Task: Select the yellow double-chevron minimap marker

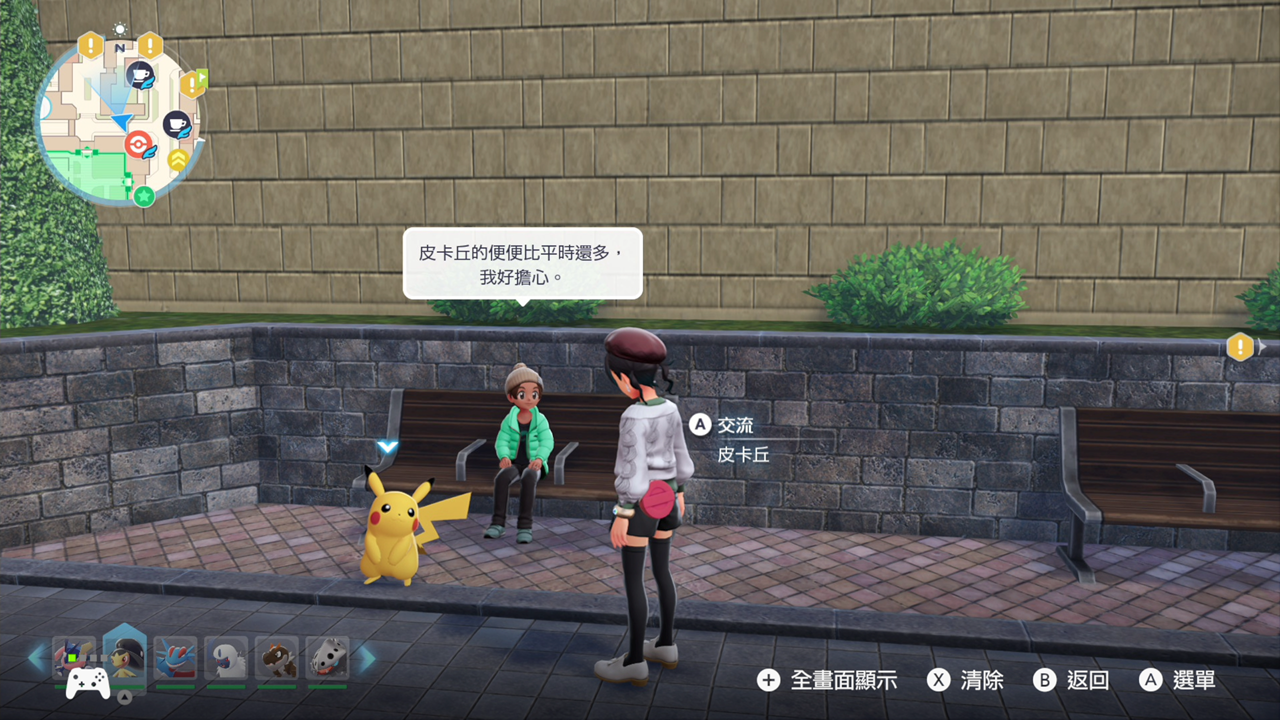Action: (x=178, y=158)
